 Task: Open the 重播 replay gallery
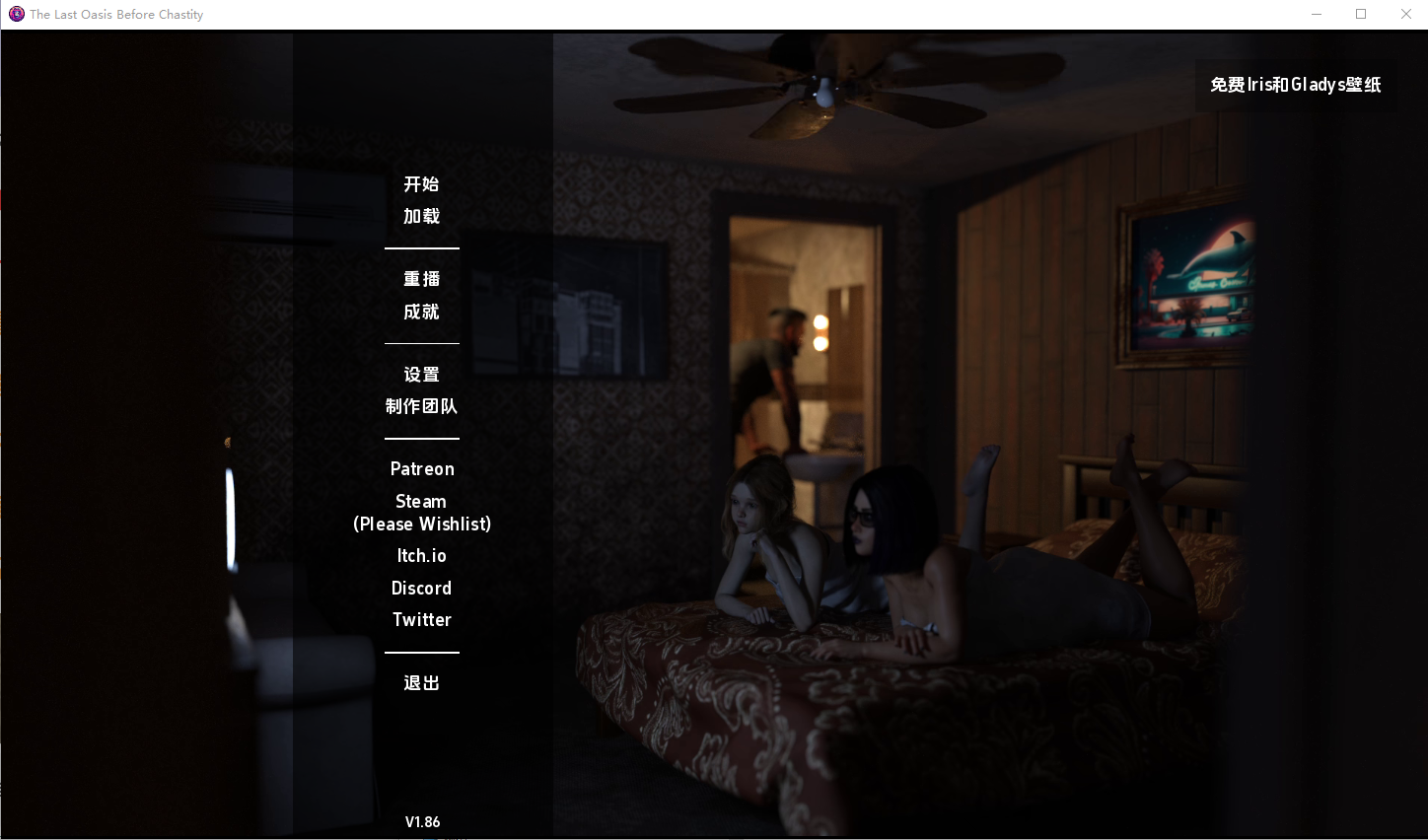[421, 279]
